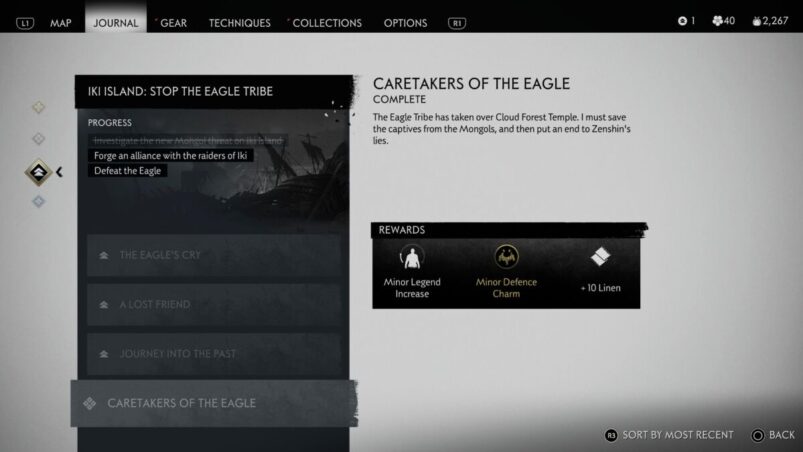This screenshot has height=452, width=803.
Task: Click the Iki Island quest header
Action: click(214, 92)
